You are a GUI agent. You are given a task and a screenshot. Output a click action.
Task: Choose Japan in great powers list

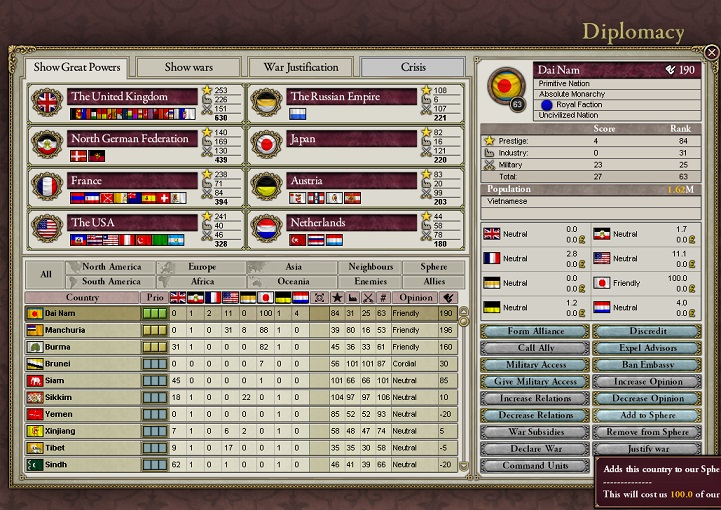coord(350,140)
